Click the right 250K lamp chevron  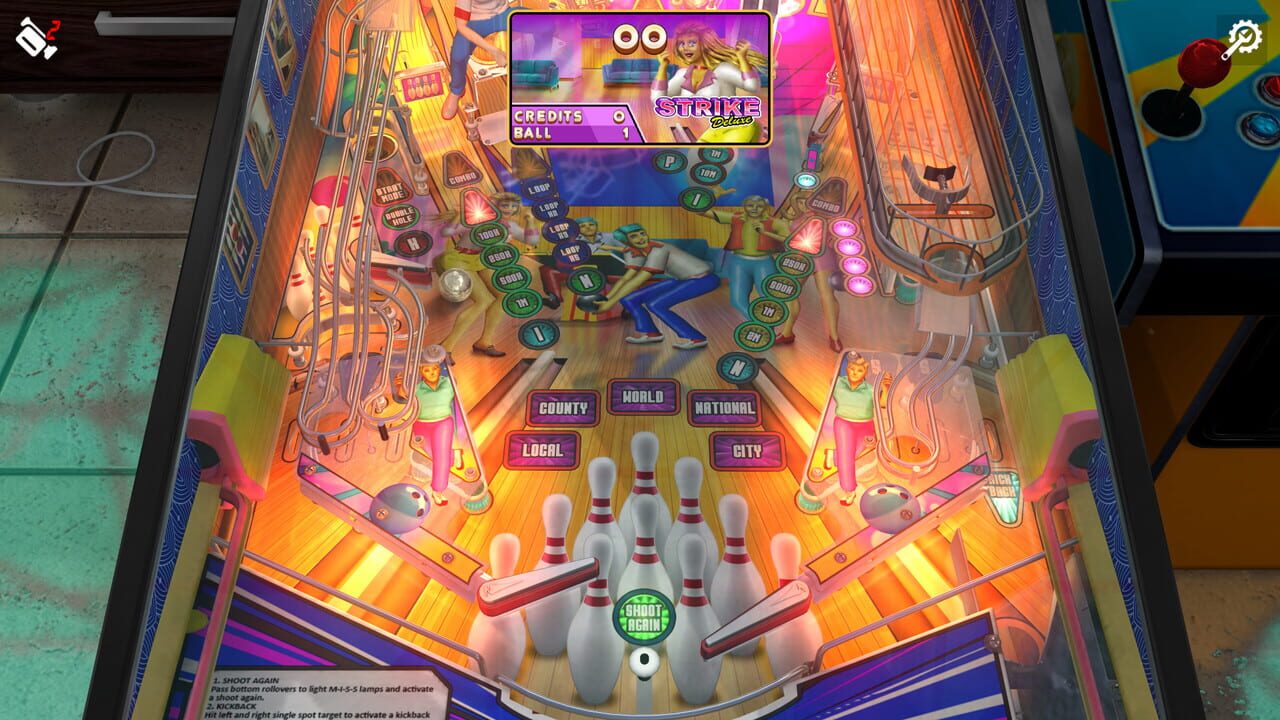[x=794, y=263]
